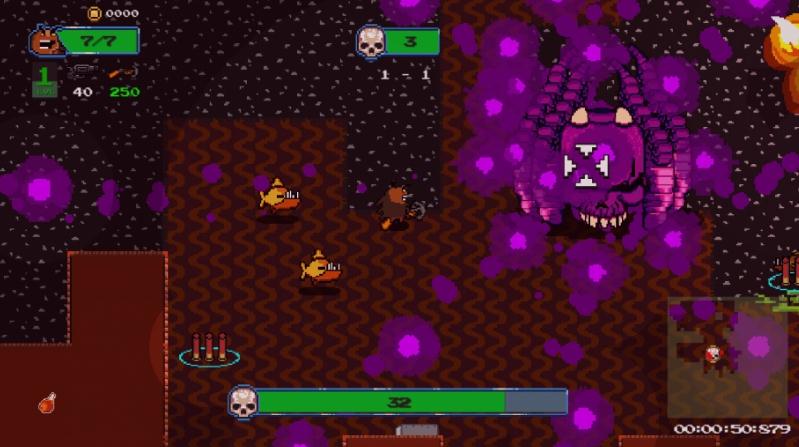Select the dark gun weapon icon
Image resolution: width=799 pixels, height=447 pixels.
click(x=82, y=72)
